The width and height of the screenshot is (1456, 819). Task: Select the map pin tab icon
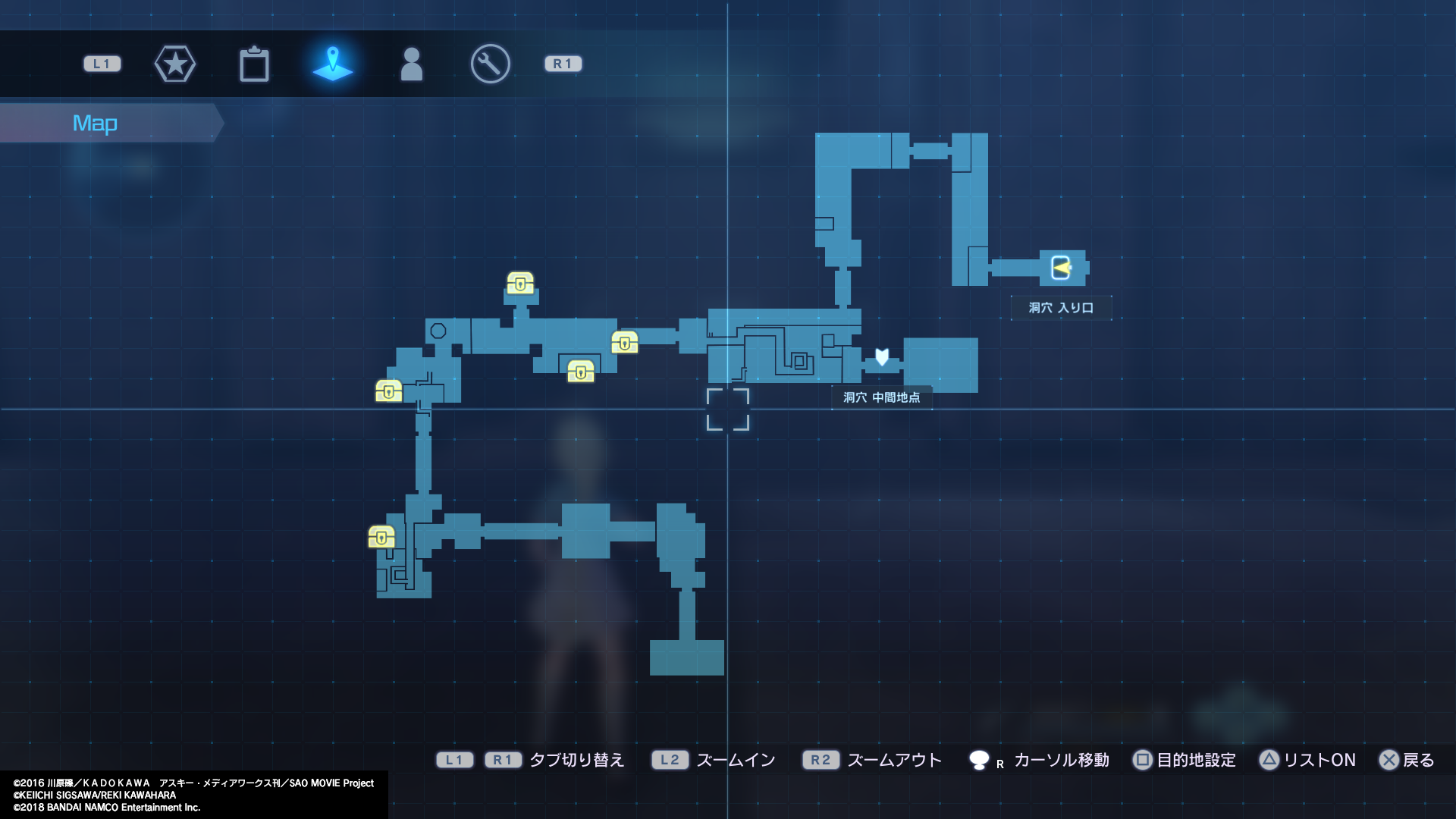coord(333,64)
